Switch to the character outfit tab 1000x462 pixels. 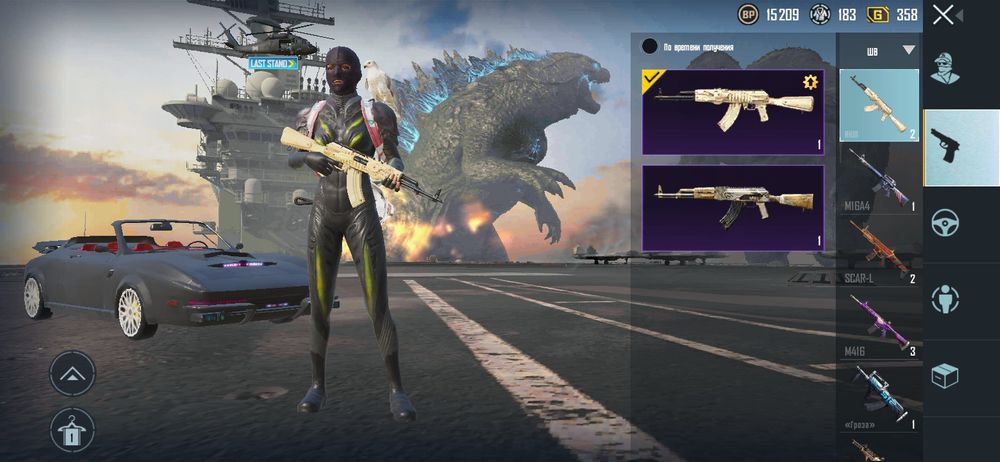[x=945, y=69]
